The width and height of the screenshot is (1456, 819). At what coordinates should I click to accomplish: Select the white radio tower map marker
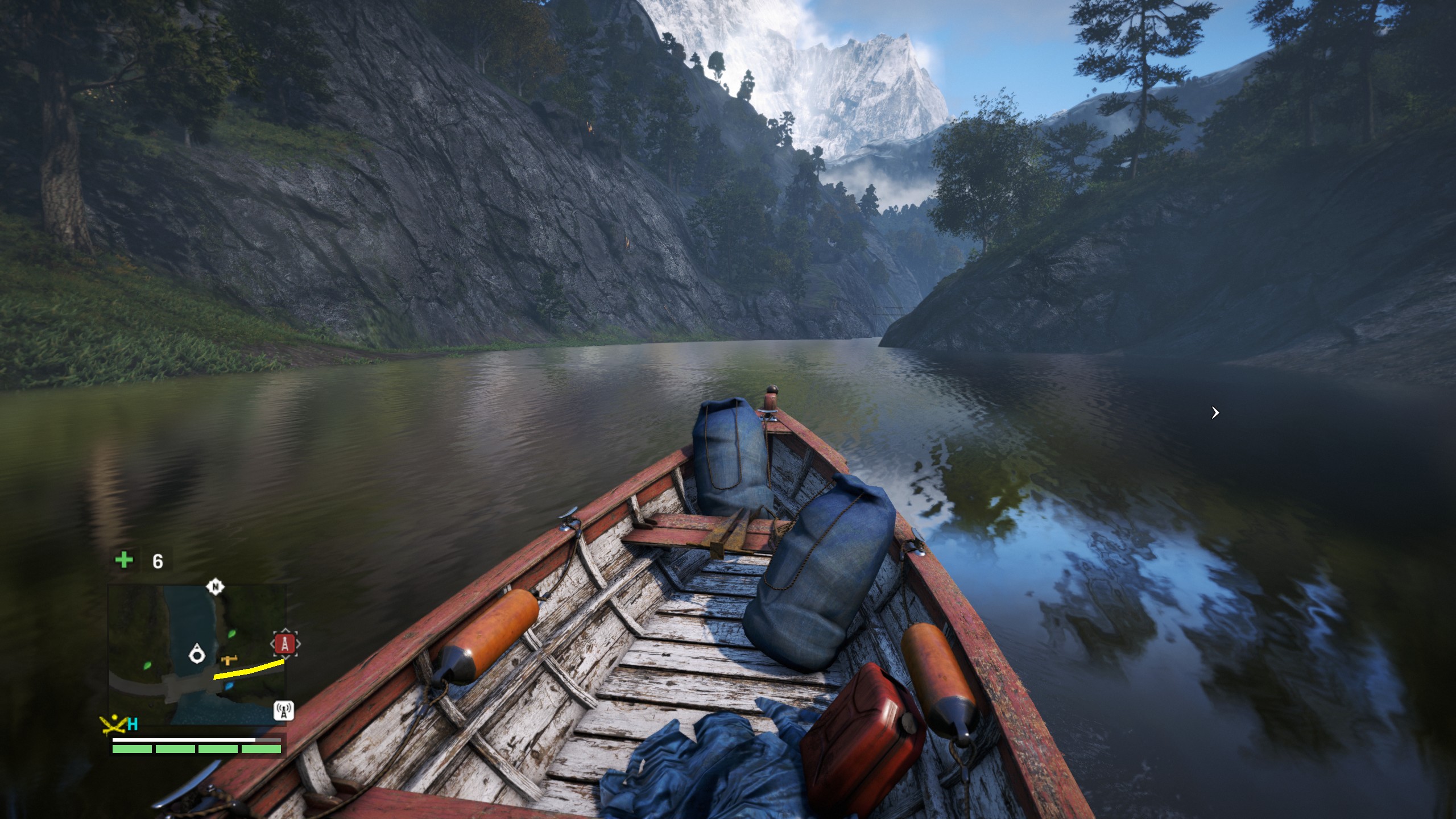coord(284,711)
